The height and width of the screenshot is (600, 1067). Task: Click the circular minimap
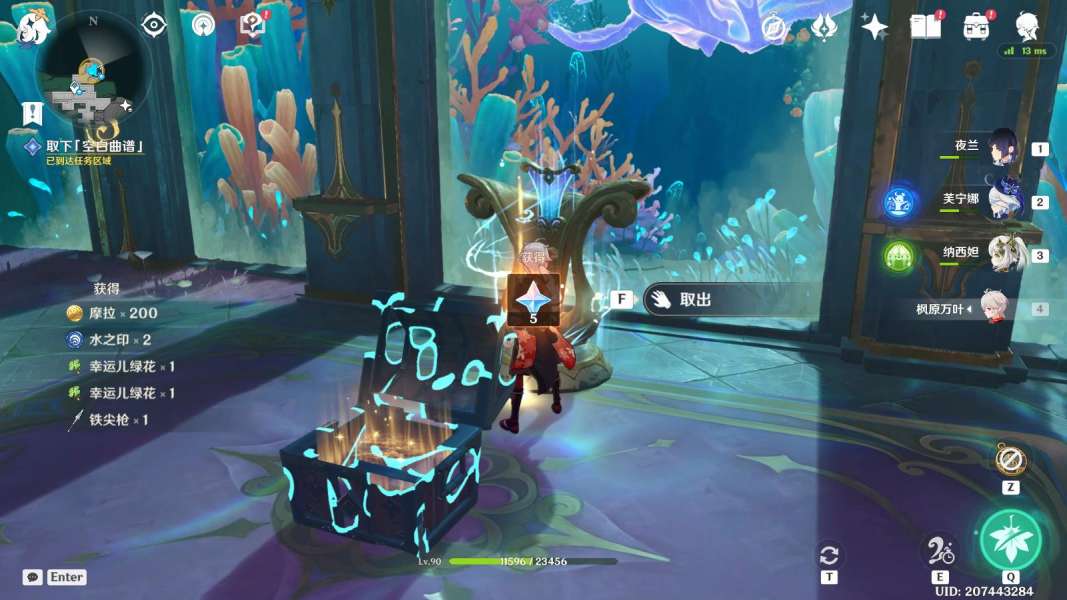pyautogui.click(x=93, y=72)
